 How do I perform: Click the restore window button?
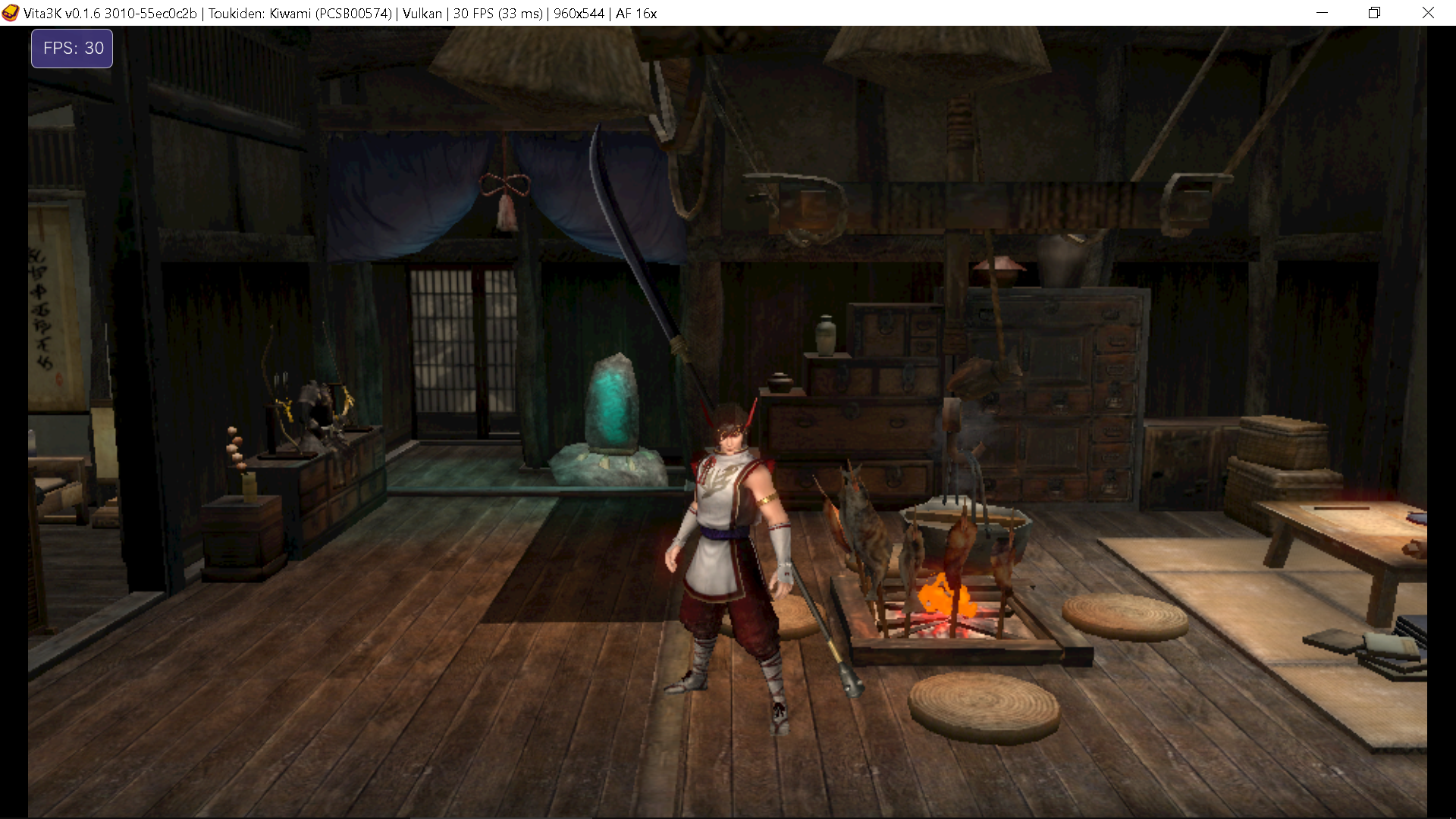[x=1374, y=13]
